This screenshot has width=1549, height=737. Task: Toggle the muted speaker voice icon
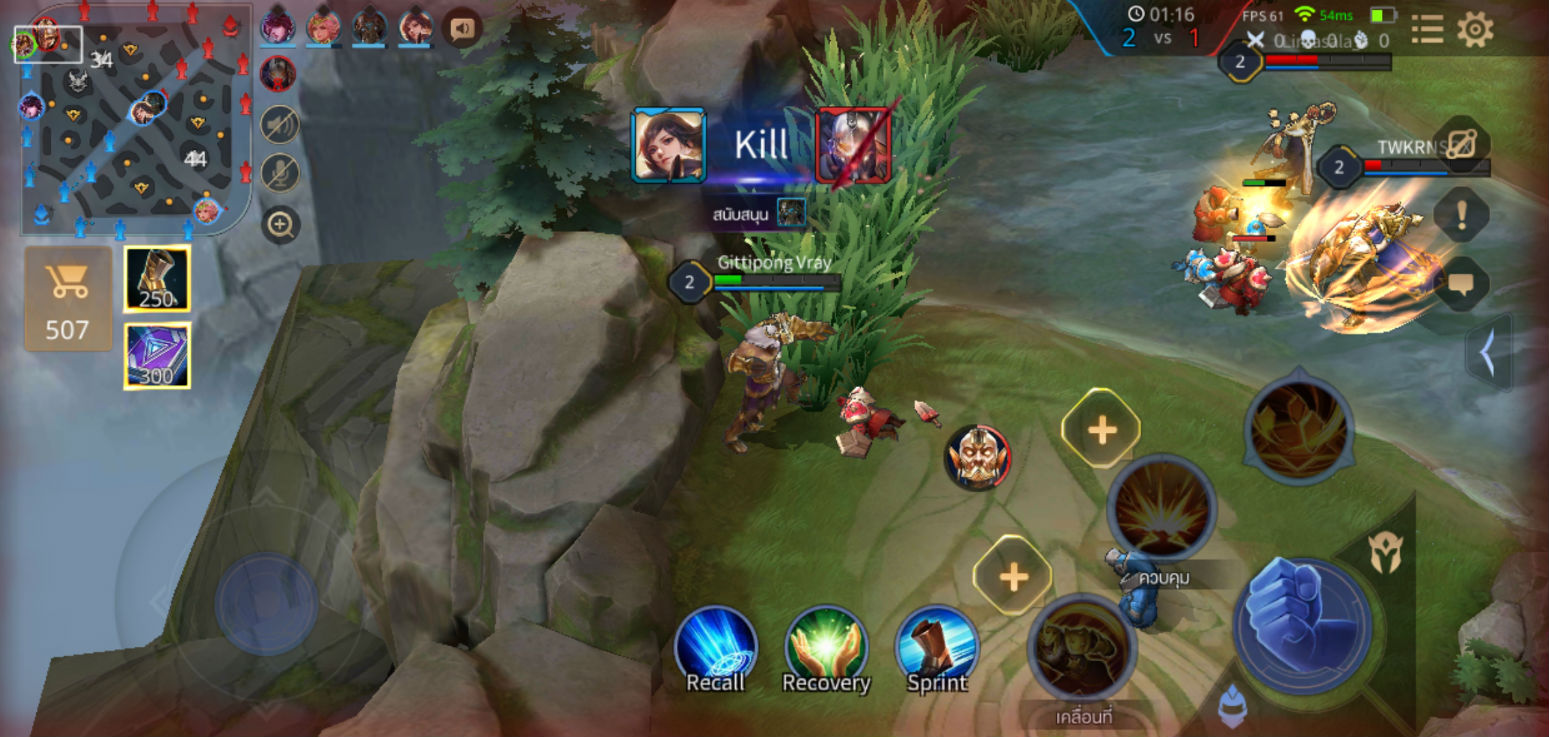coord(281,125)
